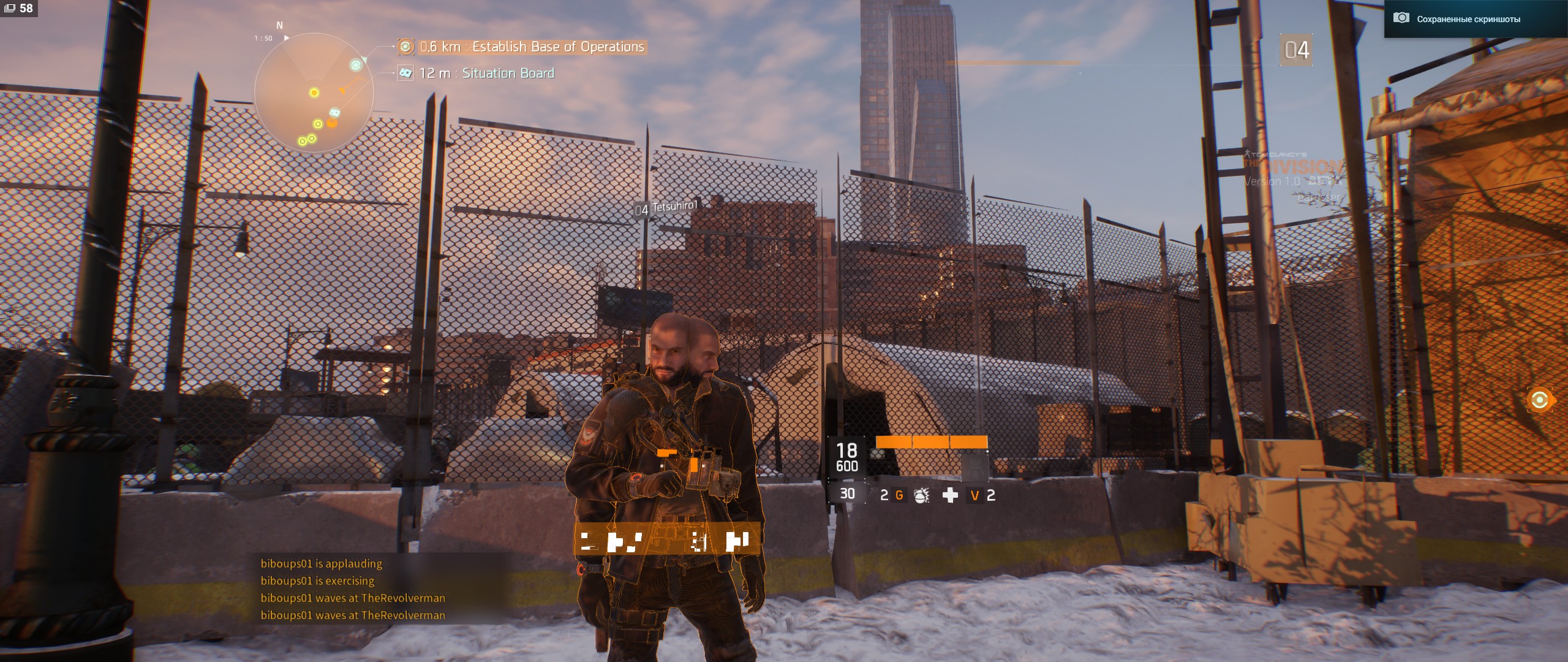Image resolution: width=1568 pixels, height=662 pixels.
Task: Click the orange objective marker at screen edge
Action: pos(1539,401)
